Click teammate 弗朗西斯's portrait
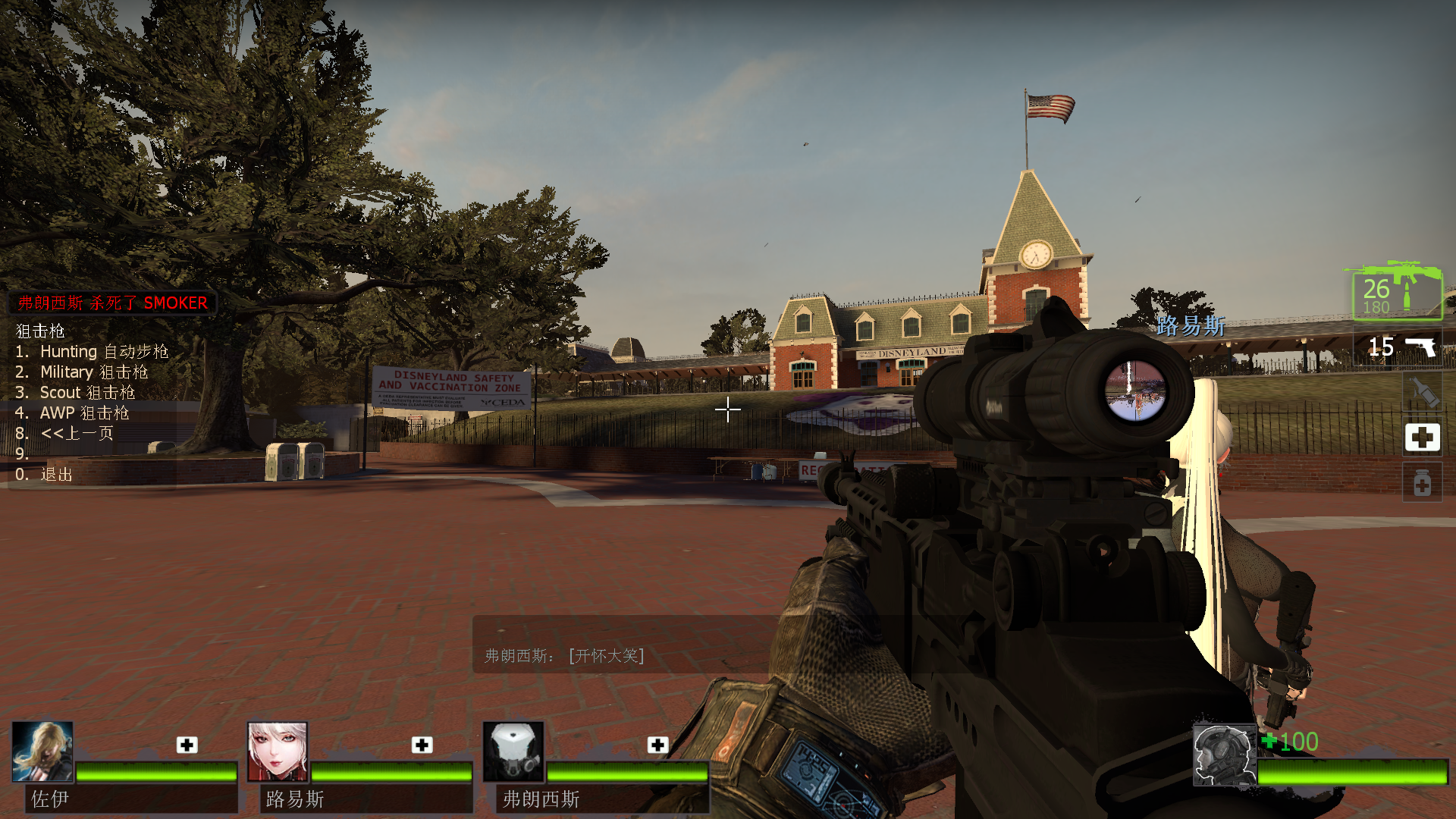This screenshot has height=819, width=1456. pyautogui.click(x=513, y=752)
